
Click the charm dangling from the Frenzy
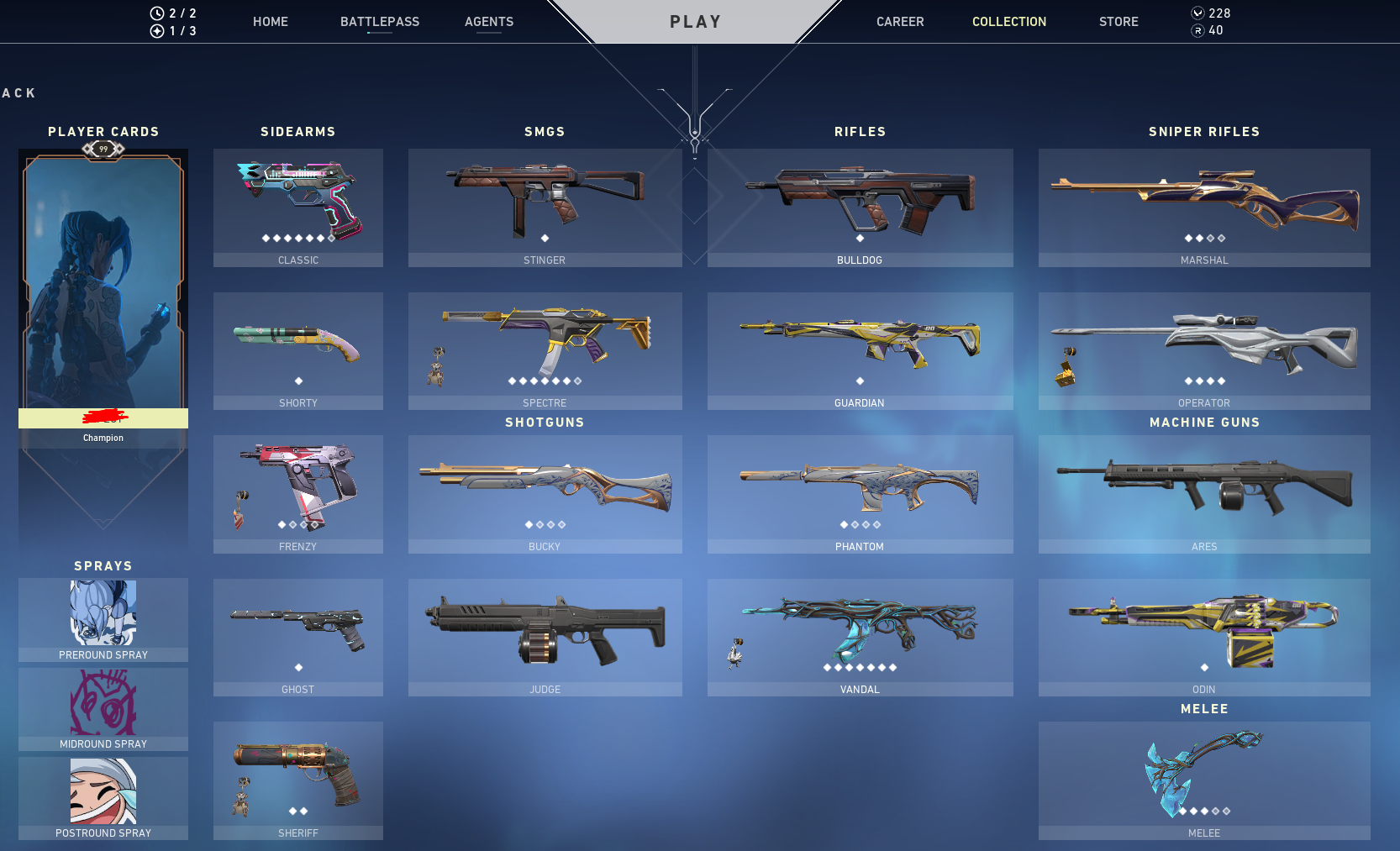(x=242, y=511)
